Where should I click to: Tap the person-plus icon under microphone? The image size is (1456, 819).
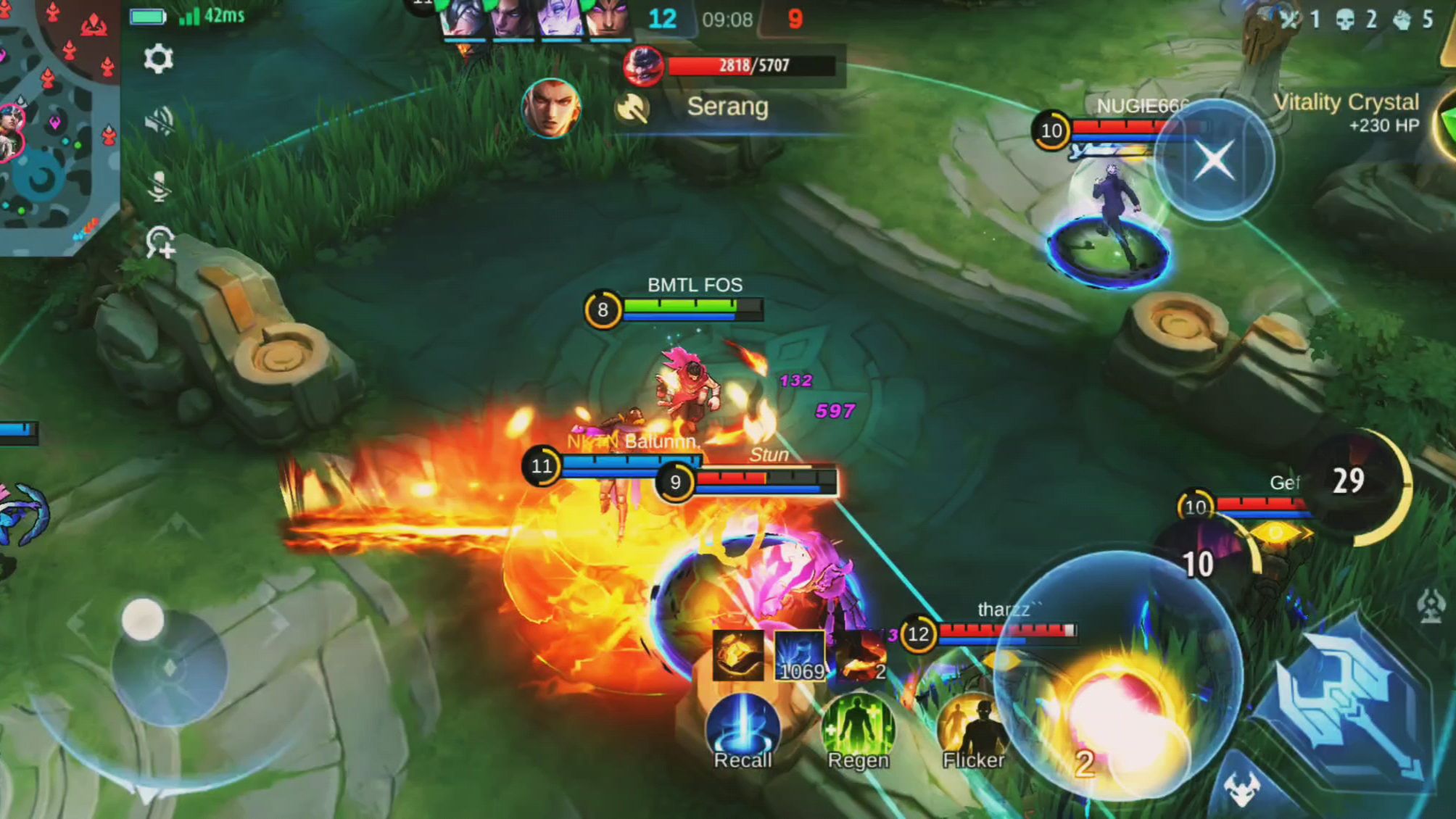(160, 242)
